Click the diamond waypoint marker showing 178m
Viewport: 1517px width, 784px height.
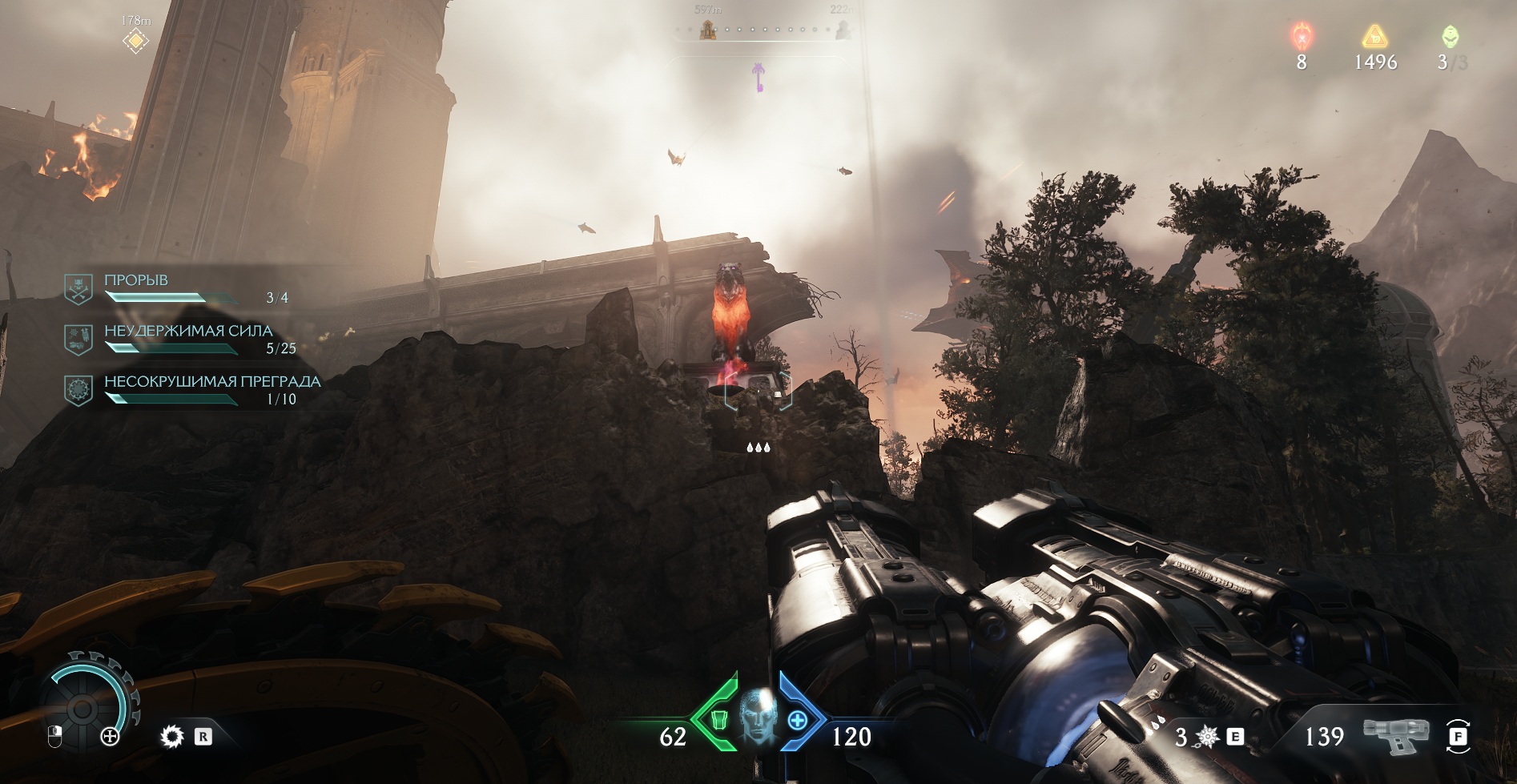(x=136, y=40)
